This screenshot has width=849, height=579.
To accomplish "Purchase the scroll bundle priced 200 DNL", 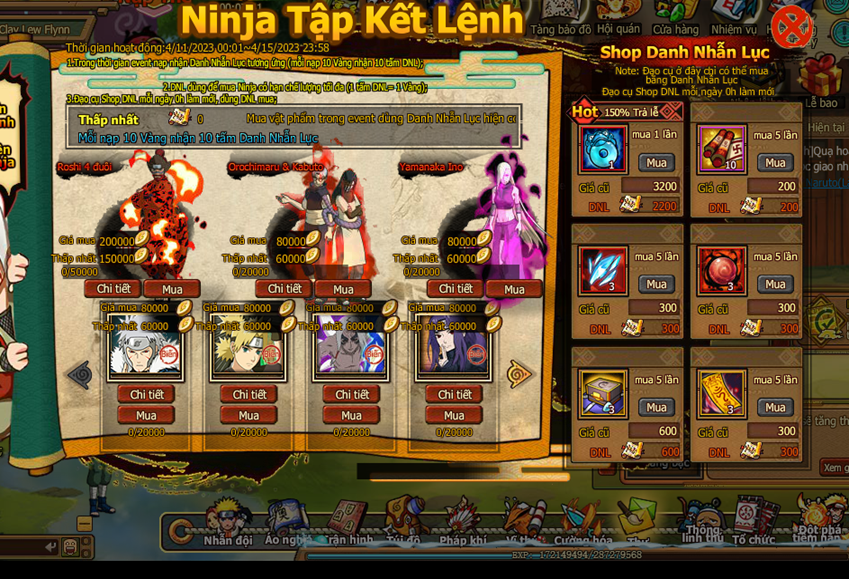I will pyautogui.click(x=774, y=163).
